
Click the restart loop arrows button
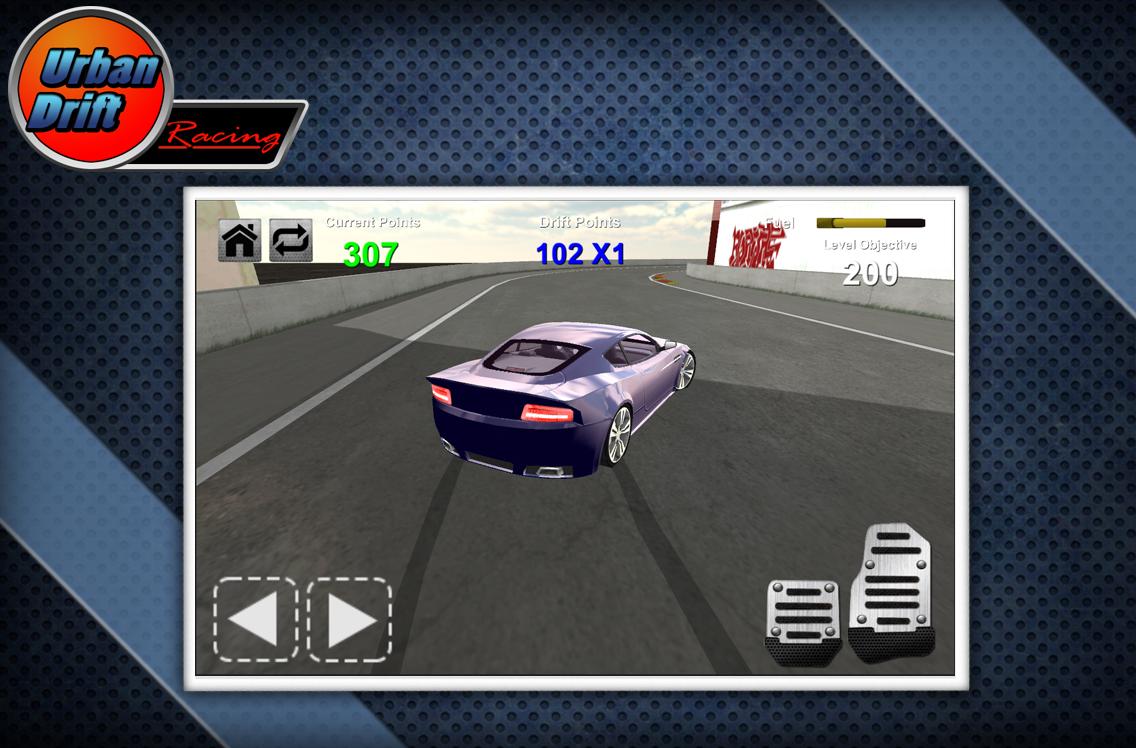[291, 241]
